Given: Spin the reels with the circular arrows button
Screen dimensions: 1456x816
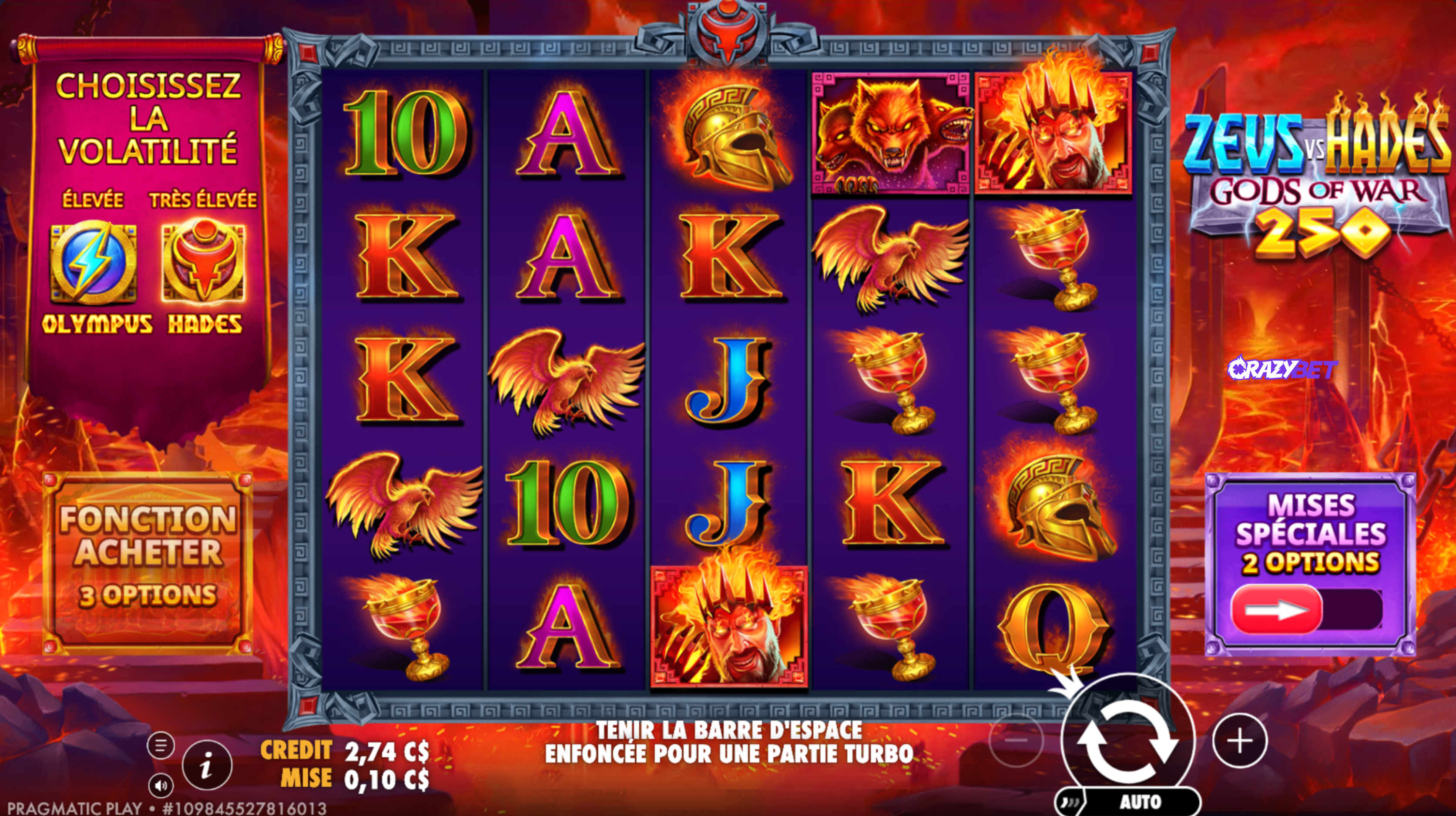Looking at the screenshot, I should [1127, 741].
